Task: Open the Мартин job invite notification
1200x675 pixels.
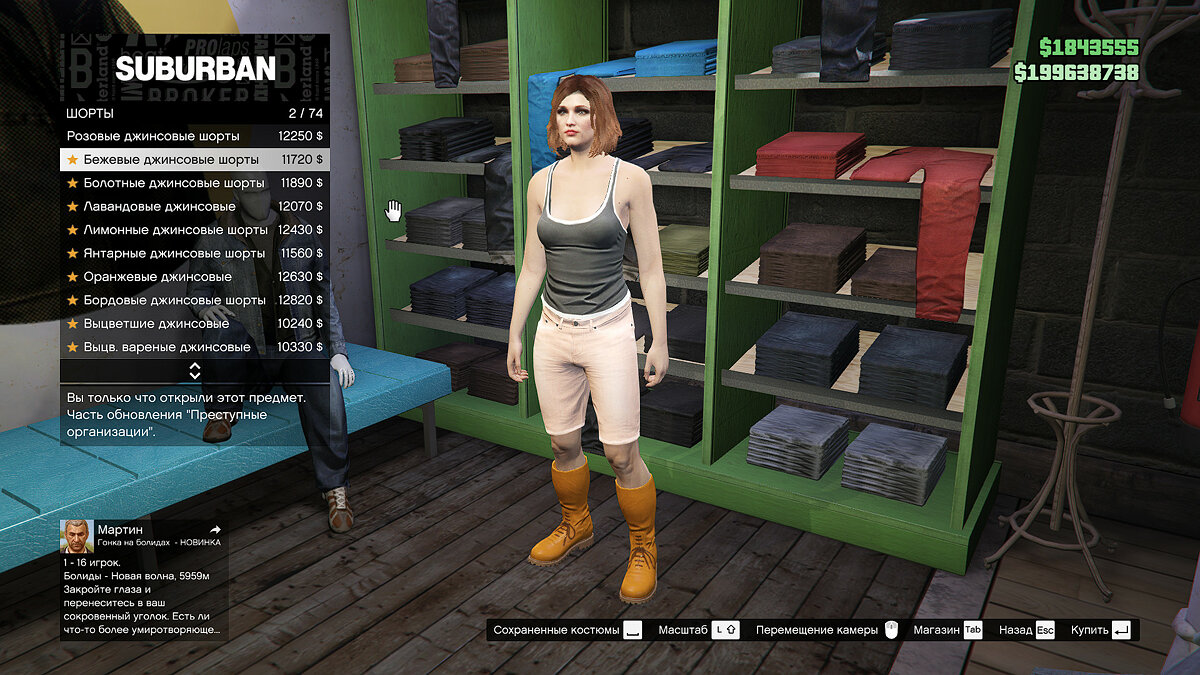Action: click(x=144, y=577)
